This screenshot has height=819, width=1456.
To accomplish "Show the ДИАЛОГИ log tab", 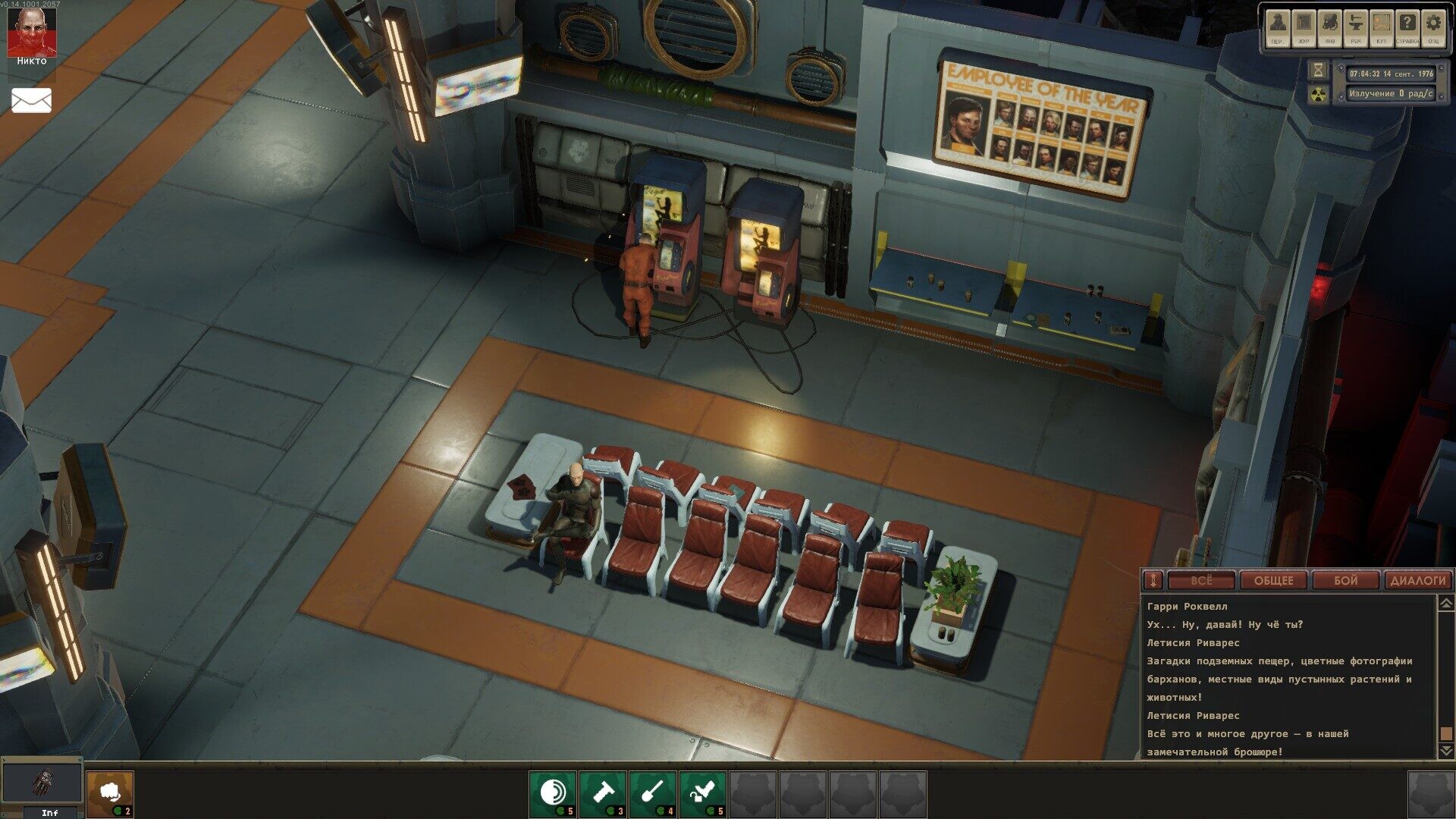I will pyautogui.click(x=1417, y=581).
